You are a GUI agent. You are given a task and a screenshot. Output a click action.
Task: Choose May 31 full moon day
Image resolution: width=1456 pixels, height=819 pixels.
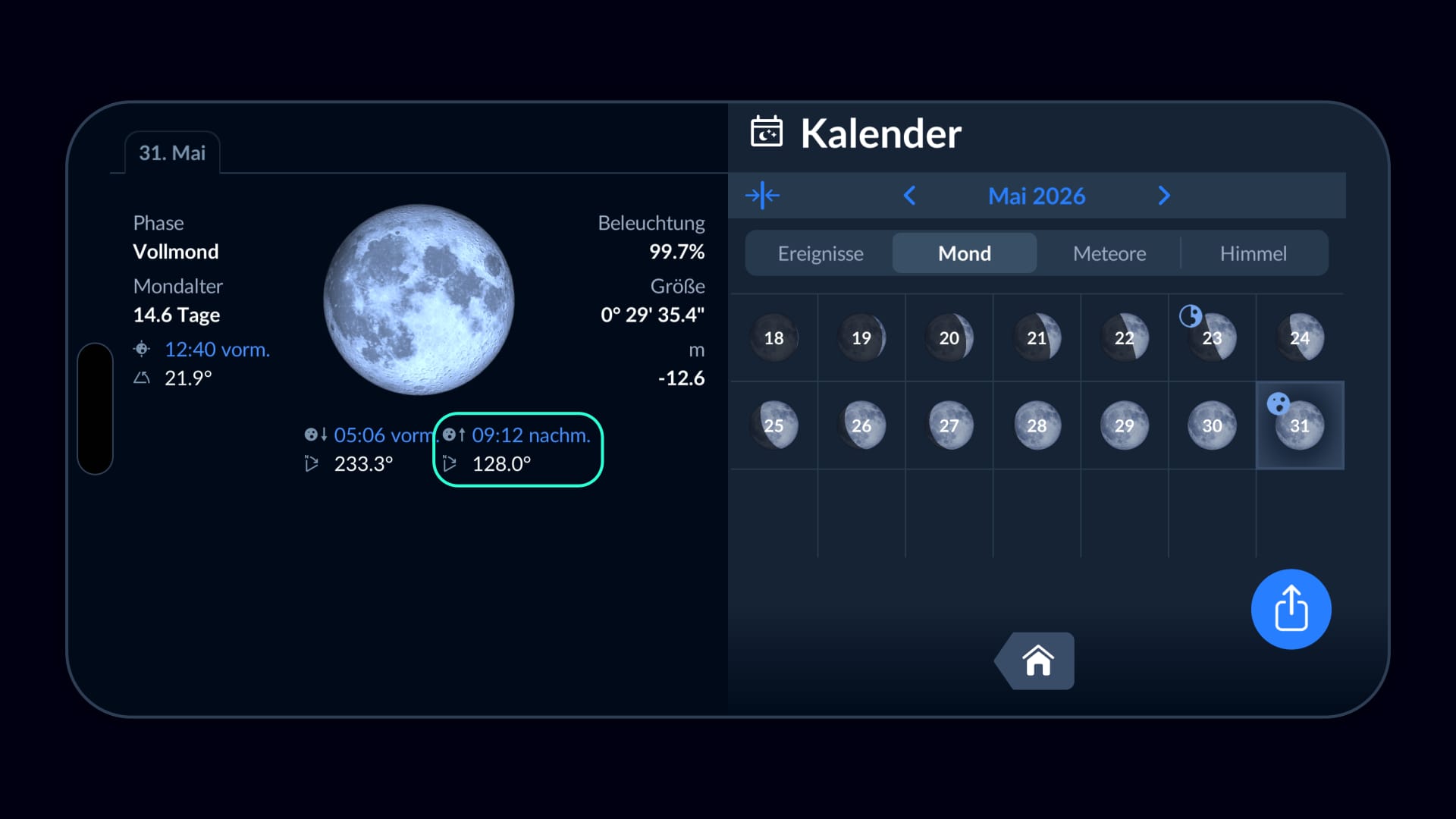(1299, 425)
